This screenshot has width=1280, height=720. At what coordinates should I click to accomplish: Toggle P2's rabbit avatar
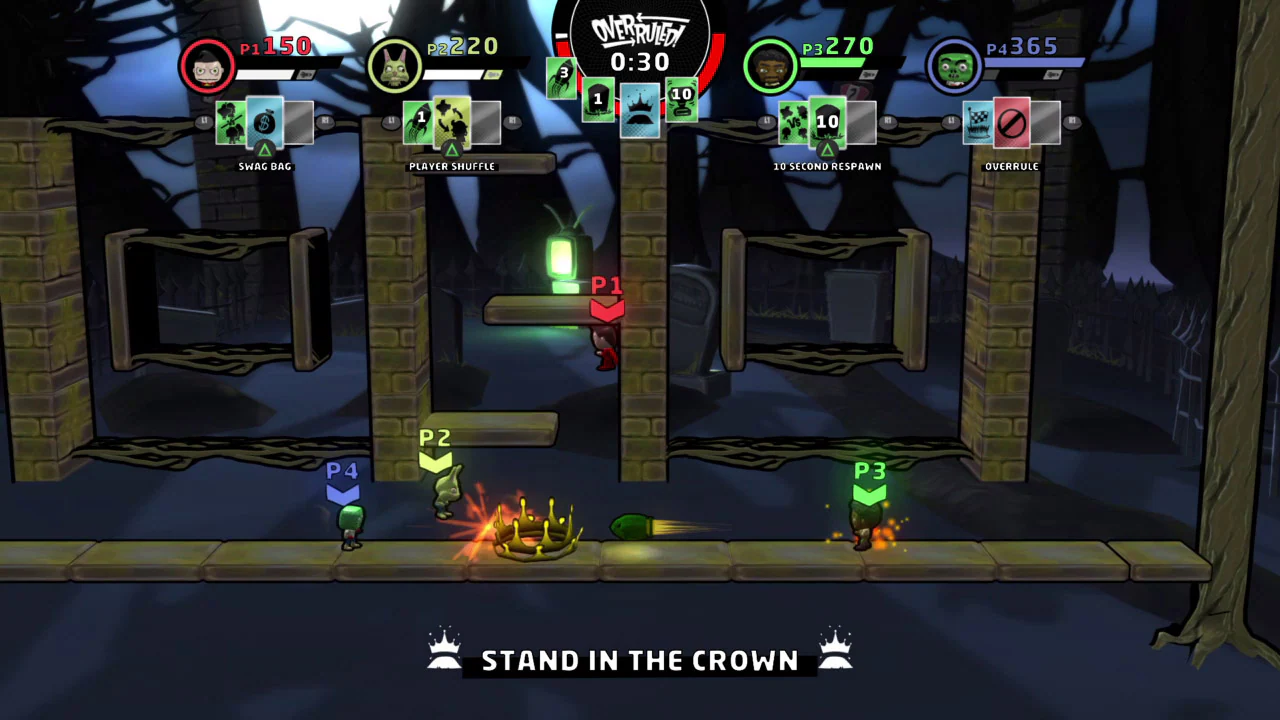point(393,65)
